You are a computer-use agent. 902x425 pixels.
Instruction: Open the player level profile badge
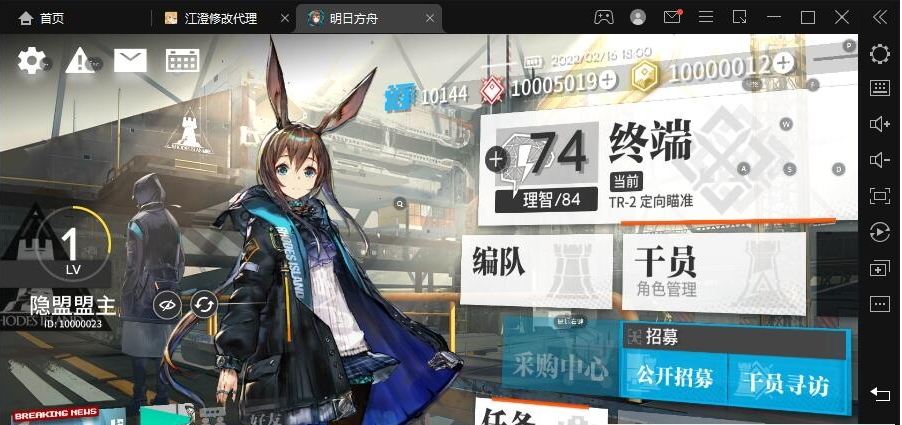[70, 246]
